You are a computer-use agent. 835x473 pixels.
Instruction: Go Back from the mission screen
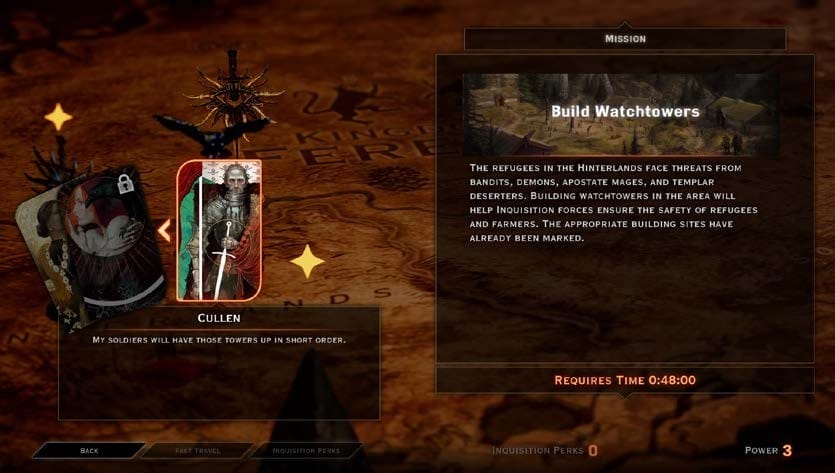tap(89, 451)
